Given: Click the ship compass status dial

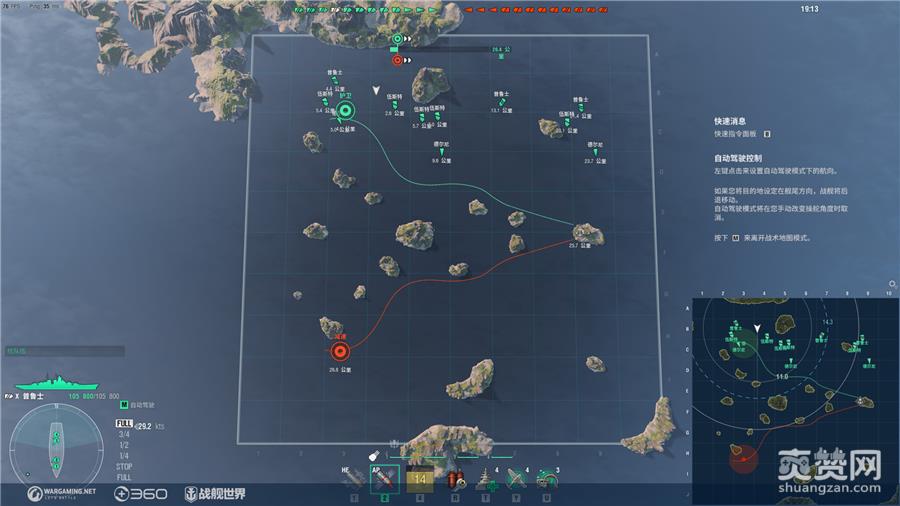Looking at the screenshot, I should tap(58, 447).
